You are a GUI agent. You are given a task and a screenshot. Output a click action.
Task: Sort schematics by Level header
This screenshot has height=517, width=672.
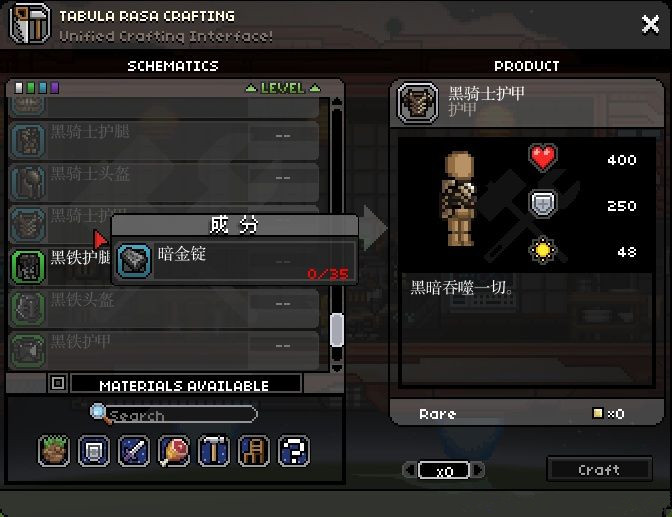(x=282, y=88)
